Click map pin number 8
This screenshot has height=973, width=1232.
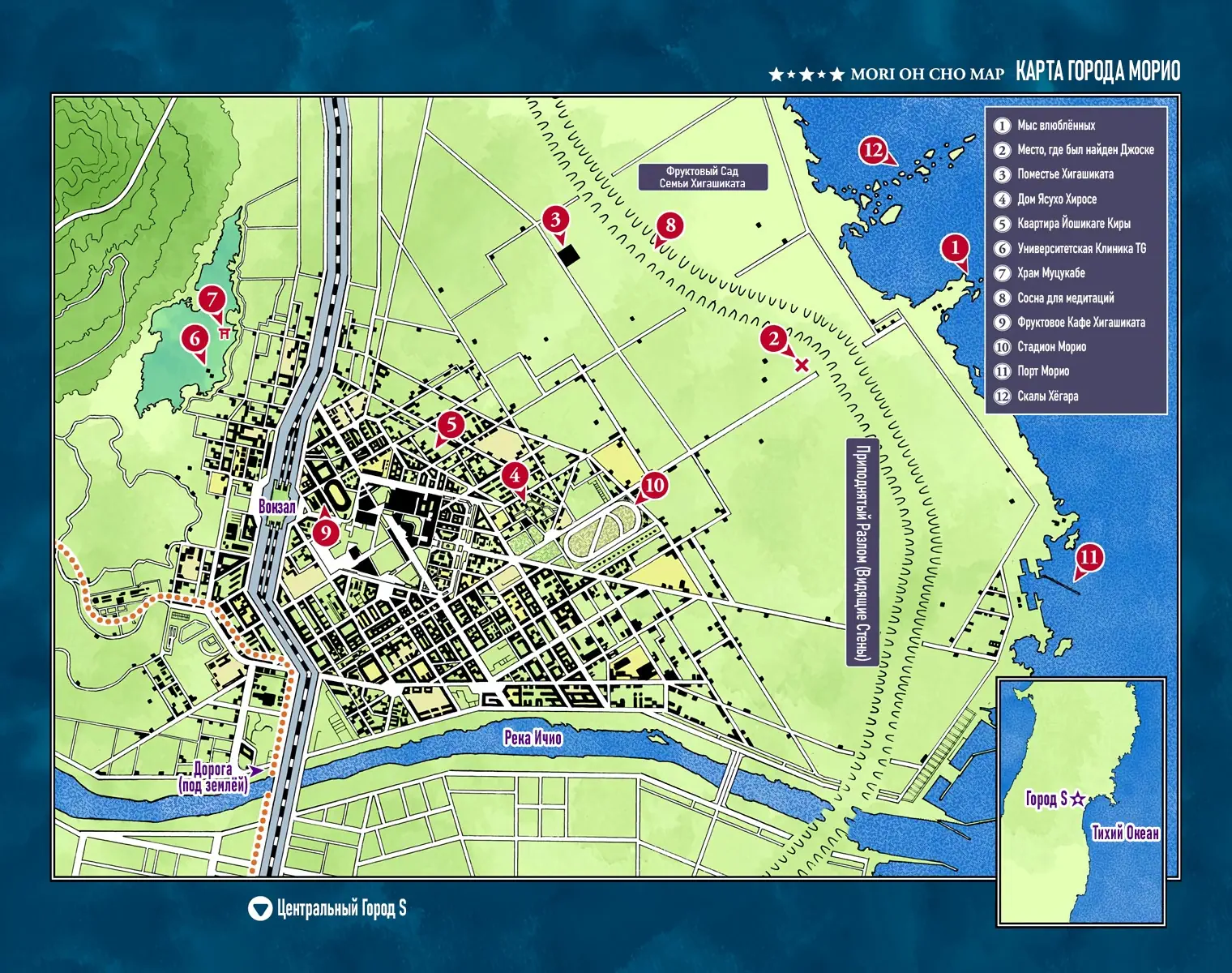tap(669, 225)
